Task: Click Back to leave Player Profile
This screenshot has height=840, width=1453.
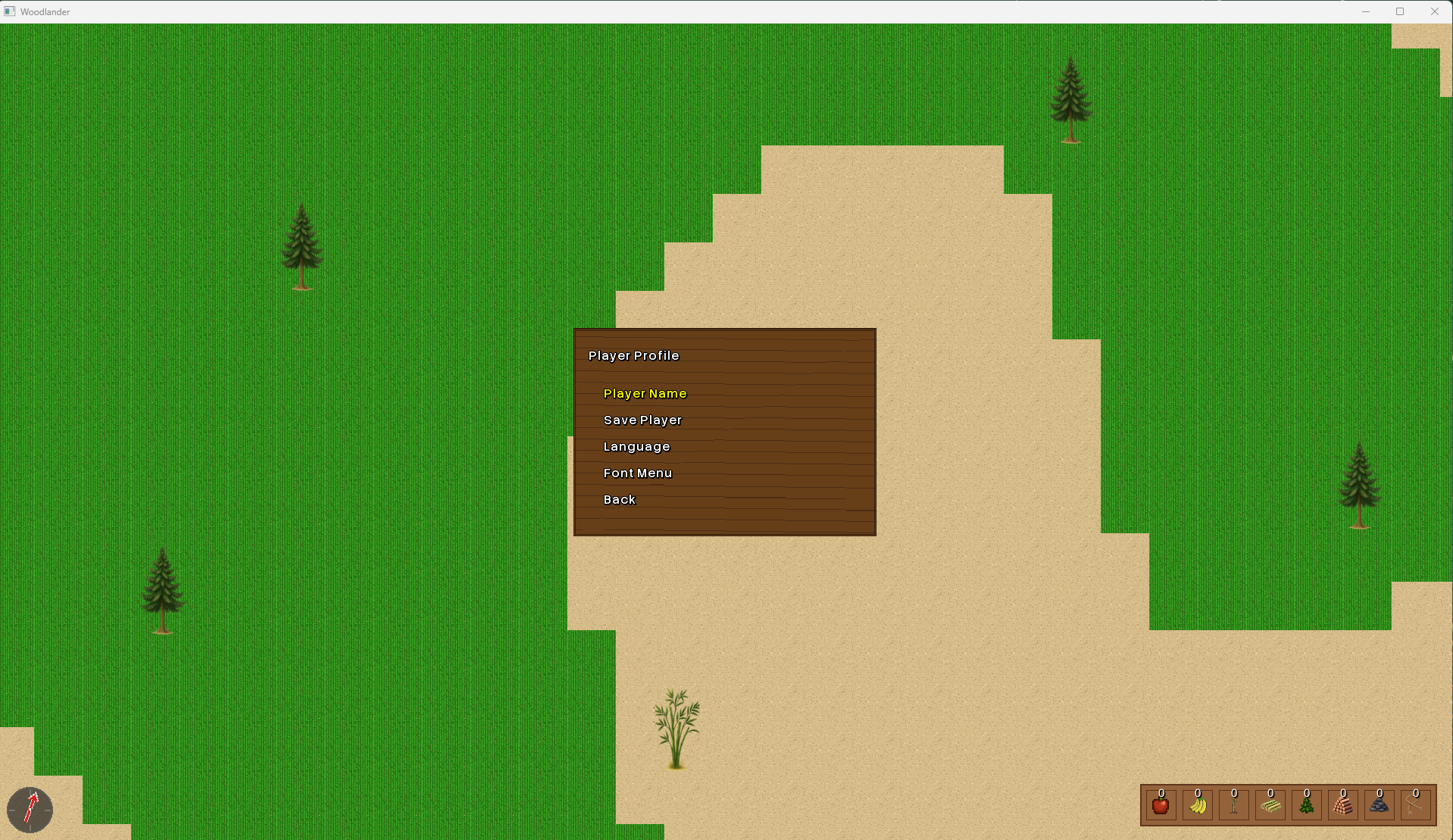Action: click(619, 499)
